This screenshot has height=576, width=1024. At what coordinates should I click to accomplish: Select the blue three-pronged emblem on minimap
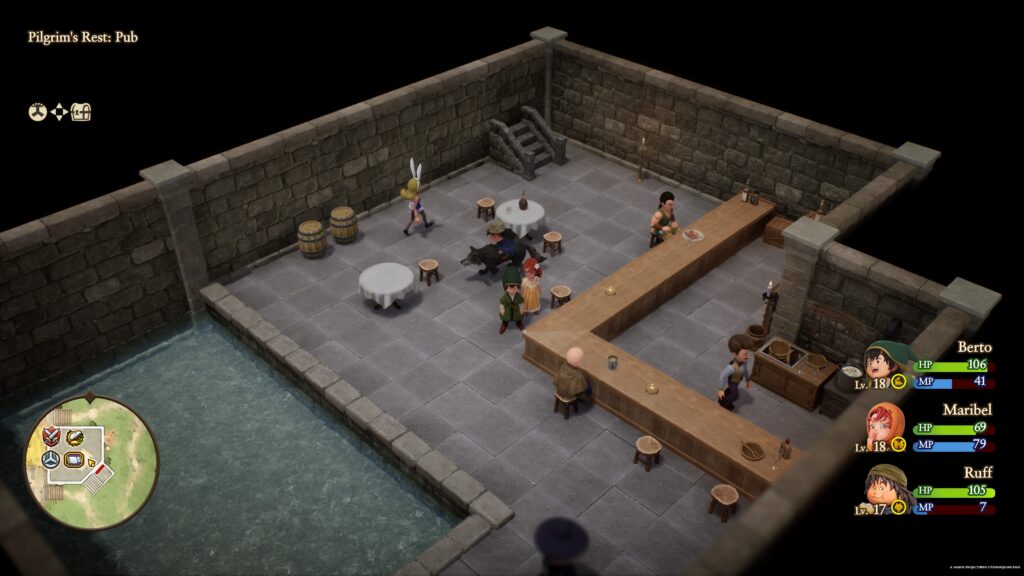point(52,458)
